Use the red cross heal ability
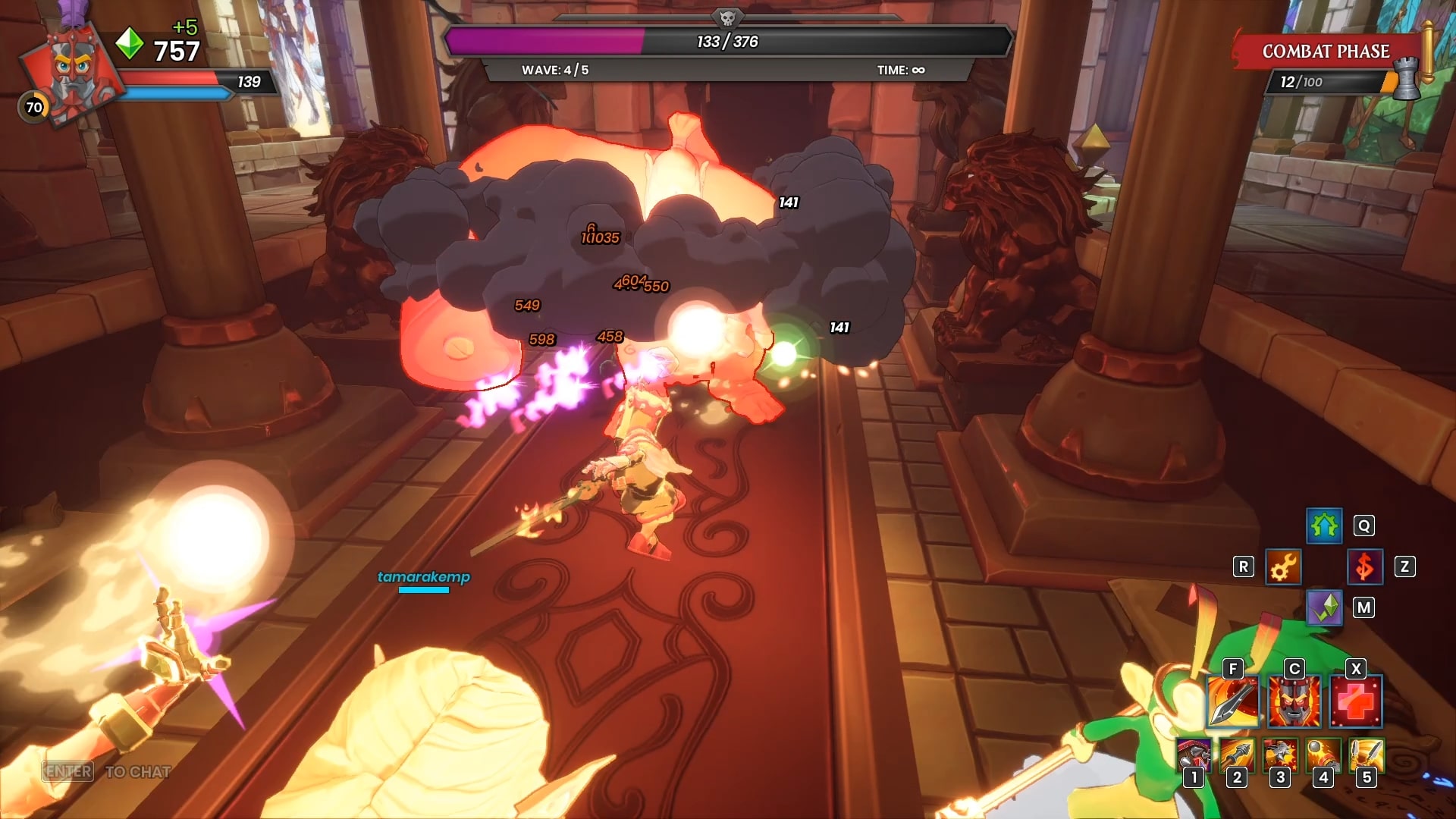 tap(1356, 701)
